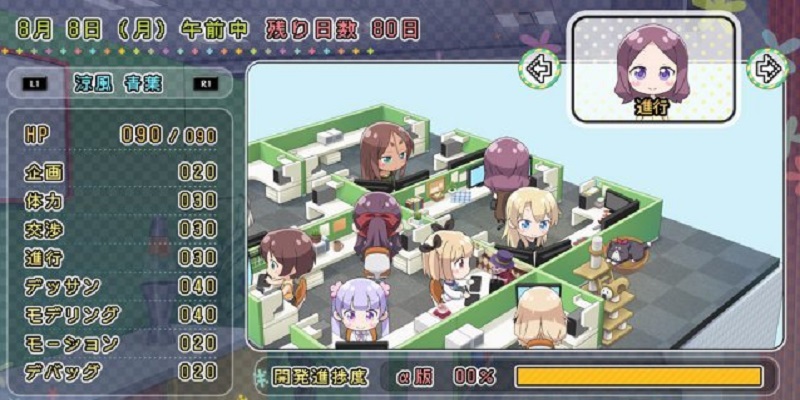Select the purple-haired character portrait card
This screenshot has height=400, width=800.
[x=653, y=69]
